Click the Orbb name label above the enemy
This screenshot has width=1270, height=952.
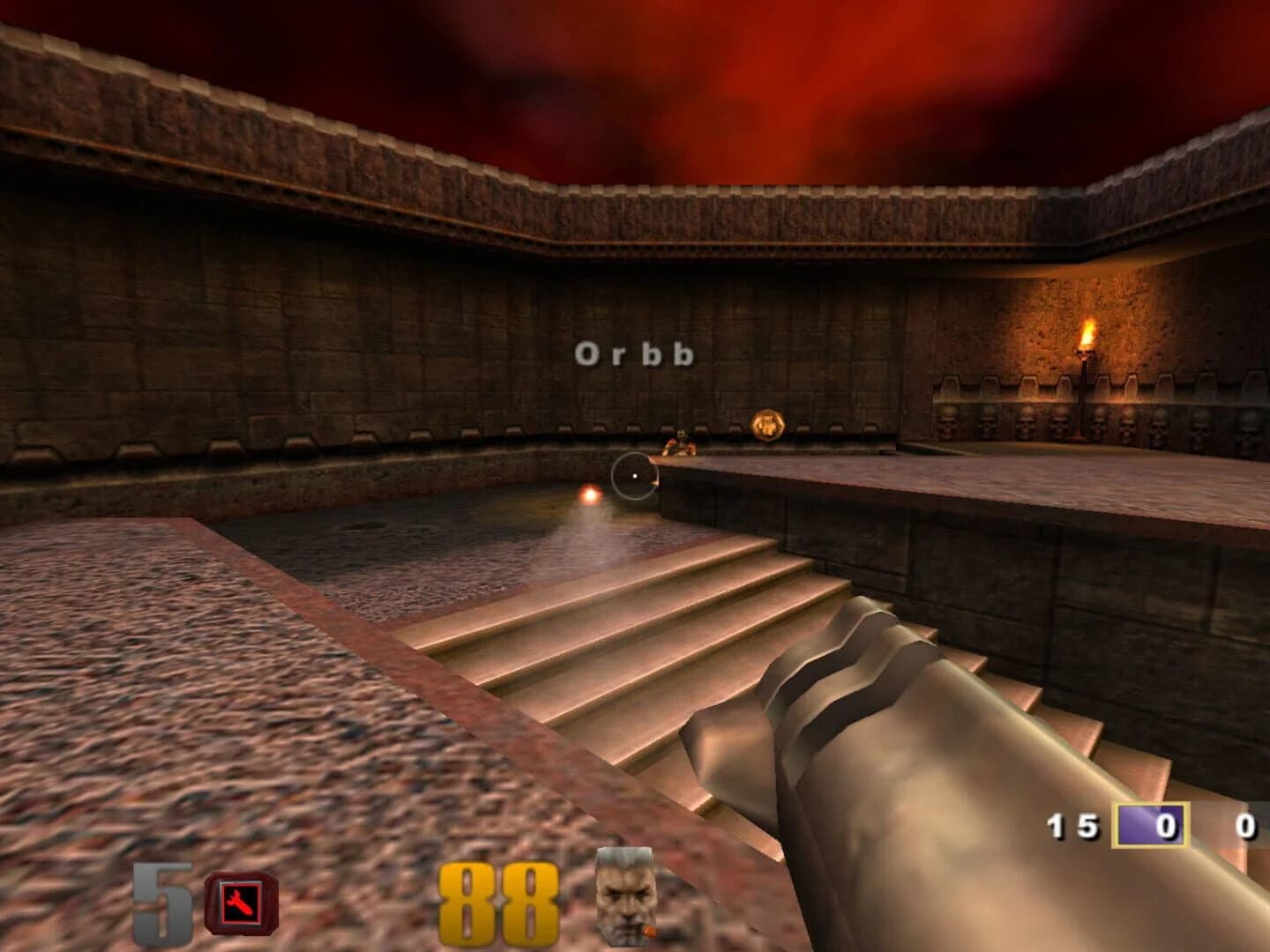(635, 355)
